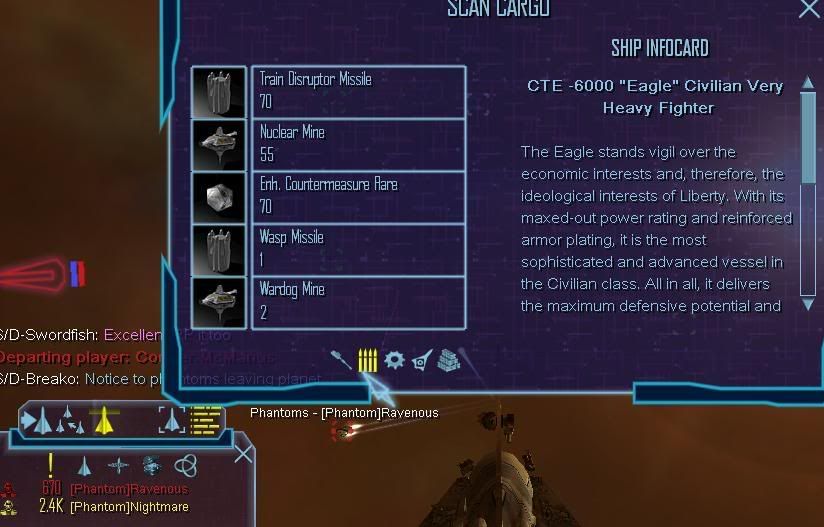Show commodities with the stacked crates icon
Screen dimensions: 824x527
[447, 360]
